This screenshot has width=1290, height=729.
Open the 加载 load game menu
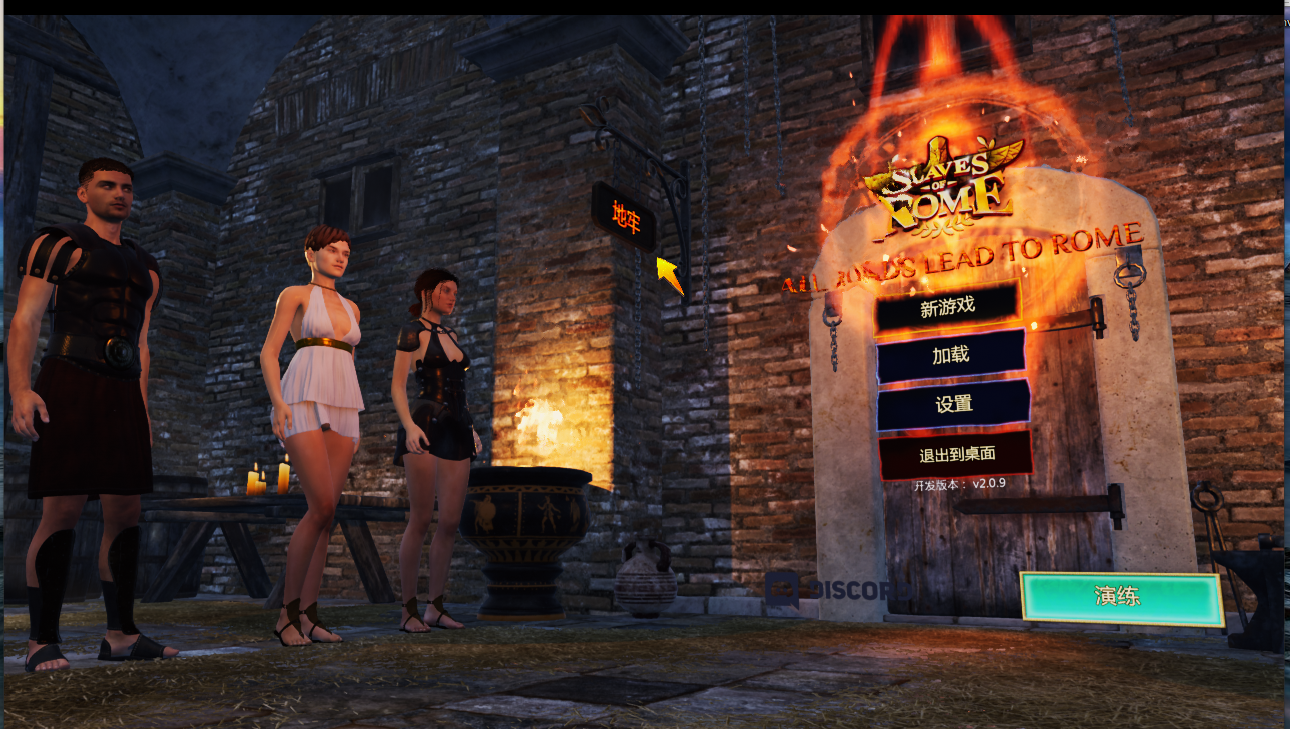point(951,356)
